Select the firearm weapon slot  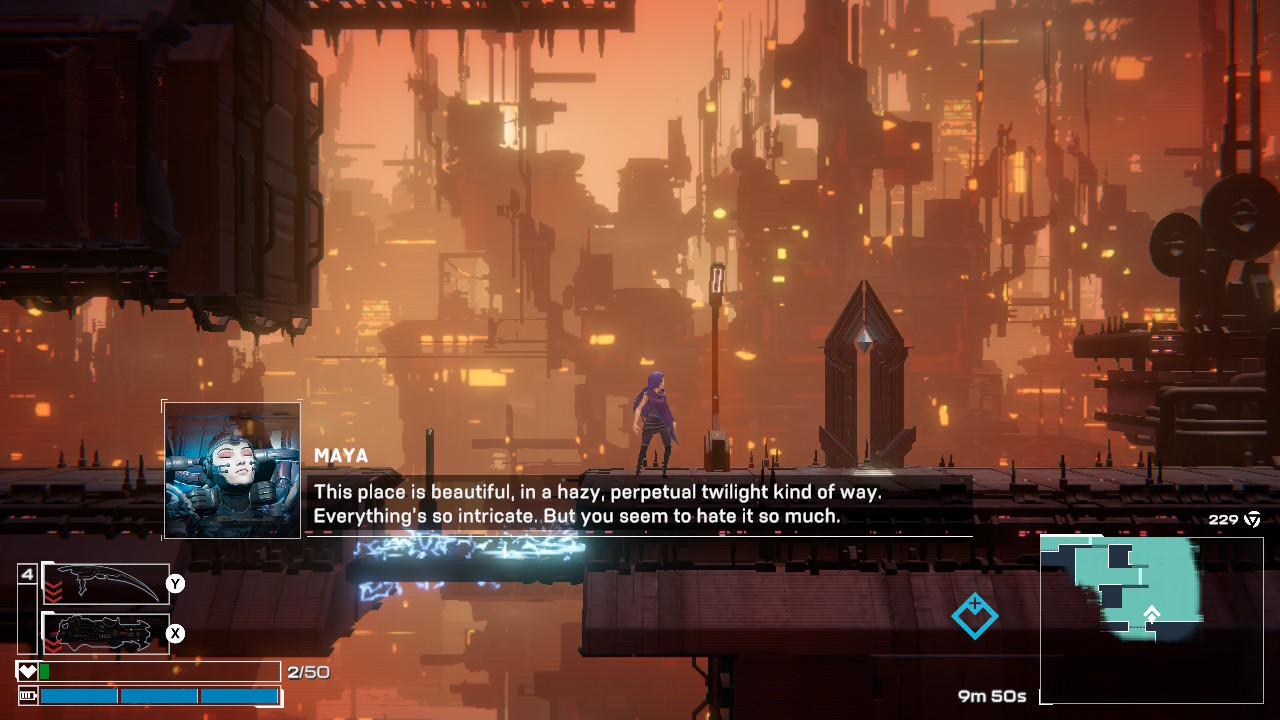click(x=106, y=633)
